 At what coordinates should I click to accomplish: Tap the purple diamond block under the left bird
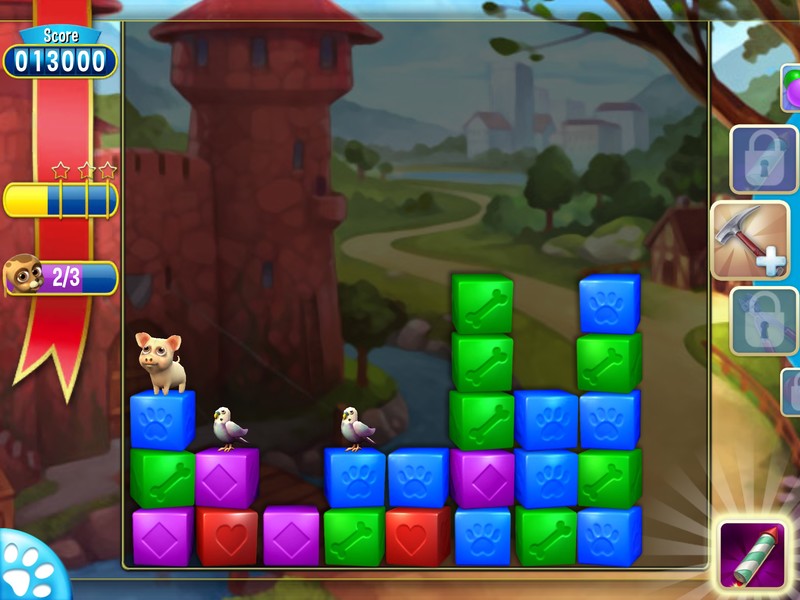click(x=227, y=477)
